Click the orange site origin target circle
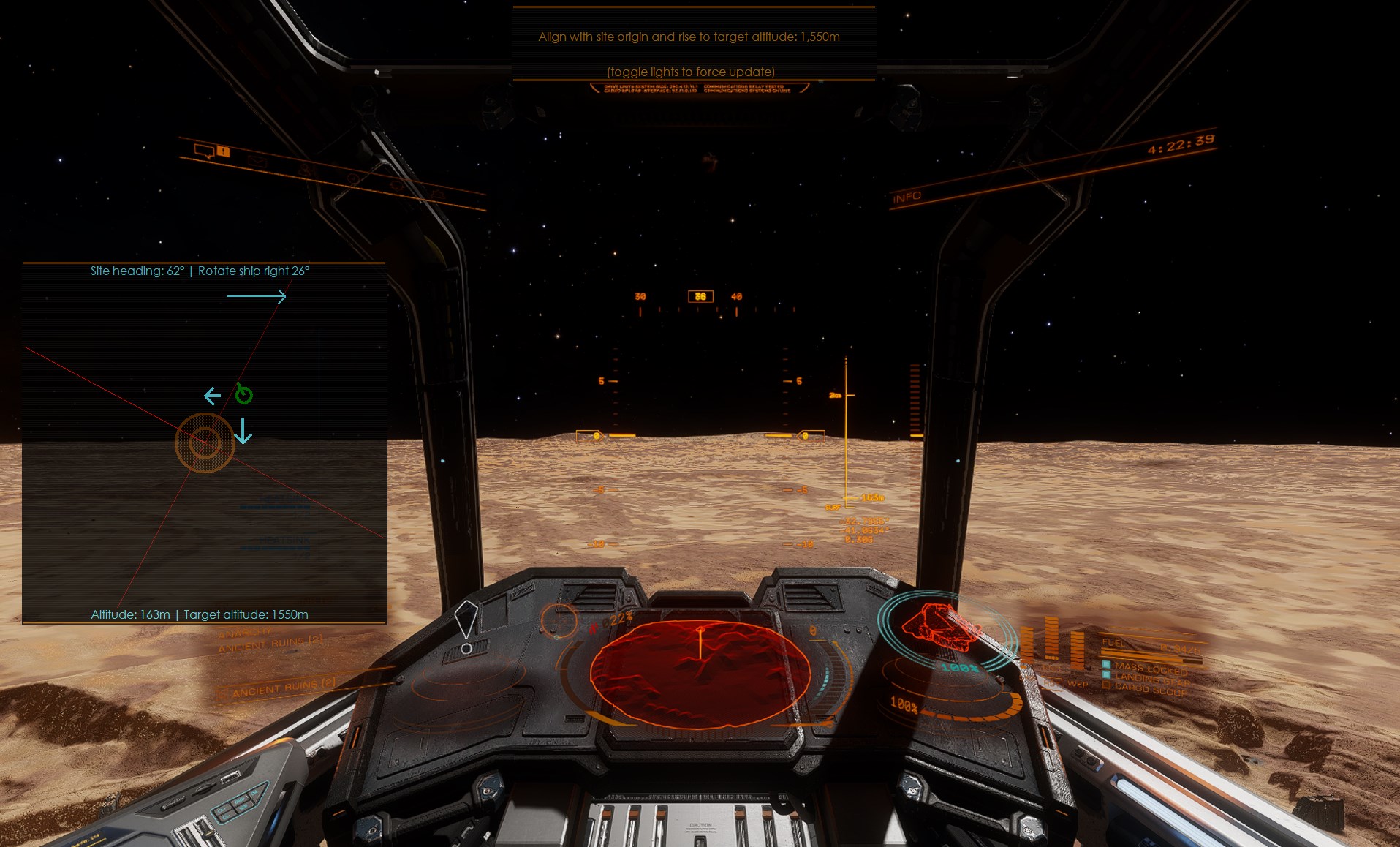This screenshot has width=1400, height=847. coord(205,443)
